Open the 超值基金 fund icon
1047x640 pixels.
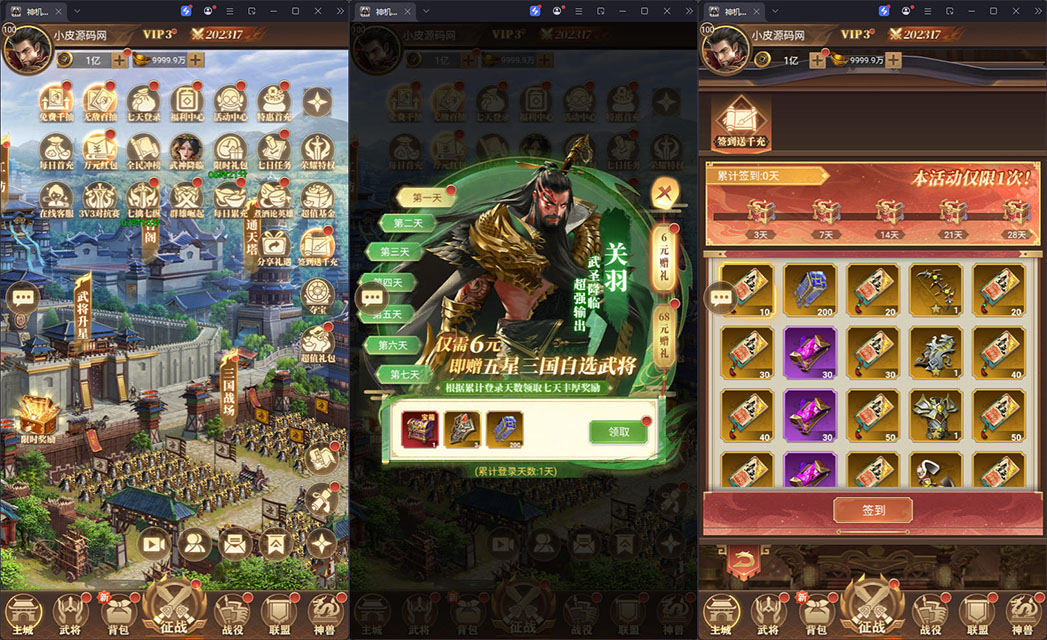click(316, 197)
